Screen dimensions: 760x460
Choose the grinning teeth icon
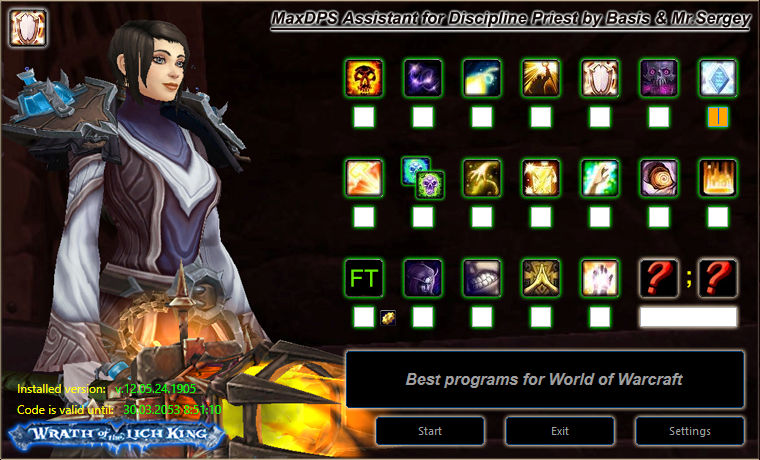click(481, 278)
